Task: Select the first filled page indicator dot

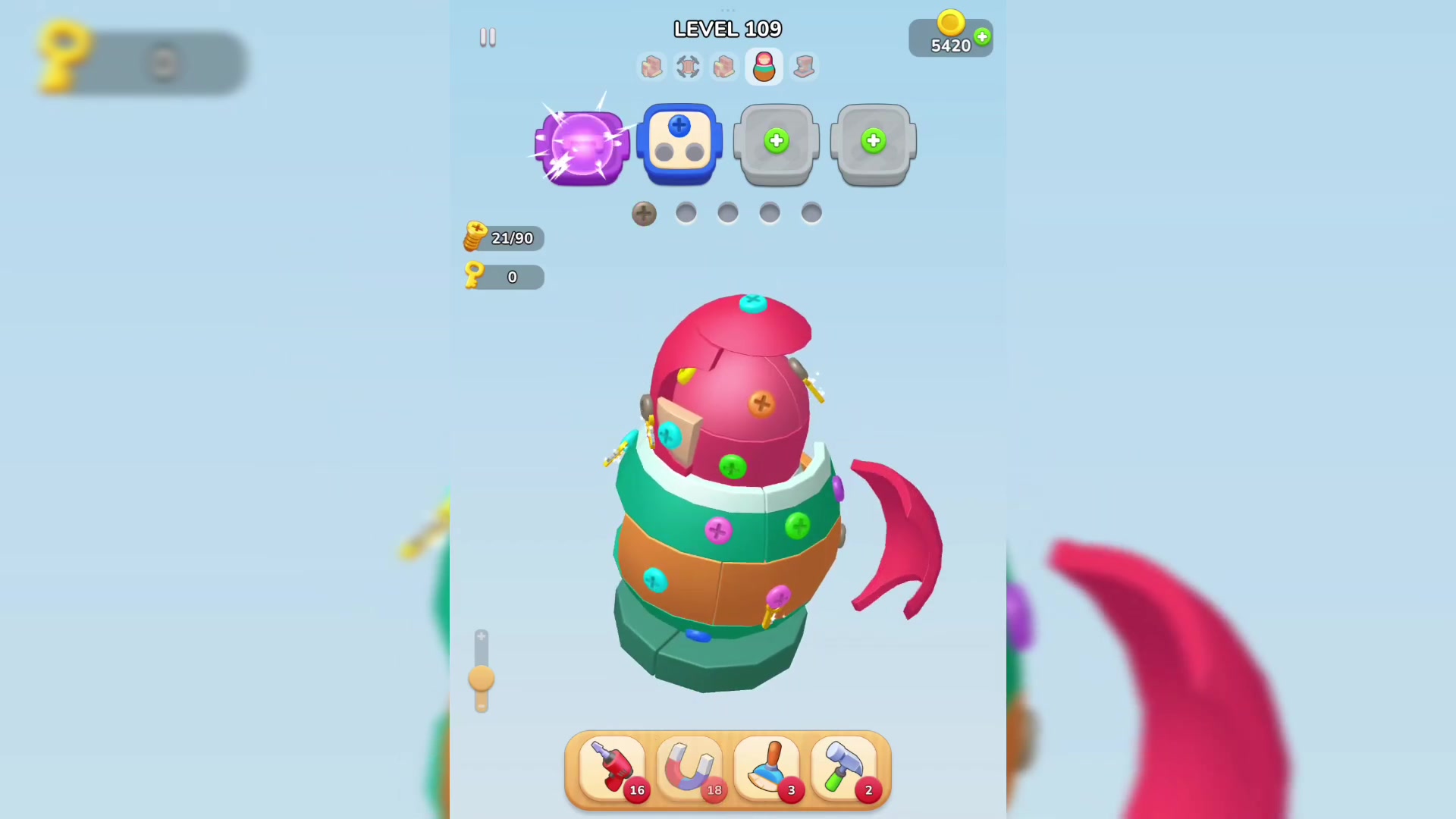Action: click(643, 213)
